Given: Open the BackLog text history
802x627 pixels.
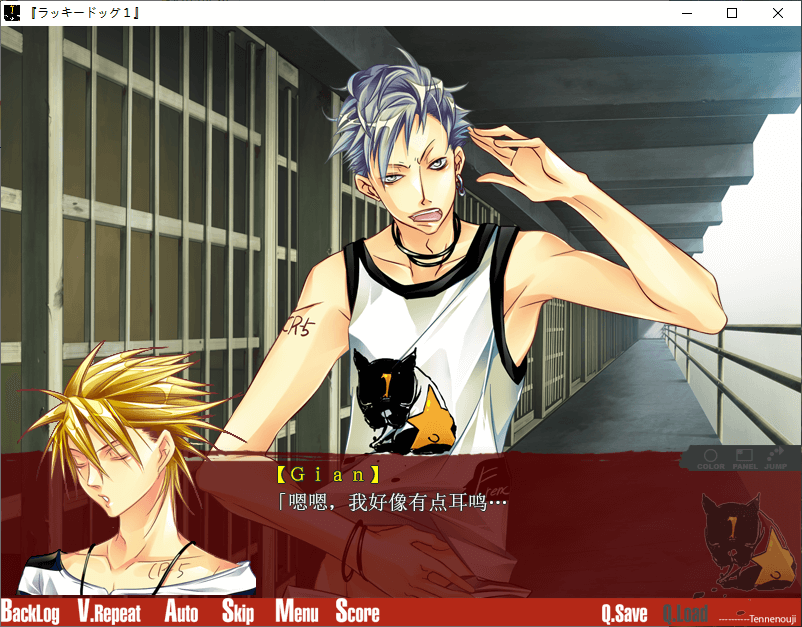Looking at the screenshot, I should coord(30,613).
